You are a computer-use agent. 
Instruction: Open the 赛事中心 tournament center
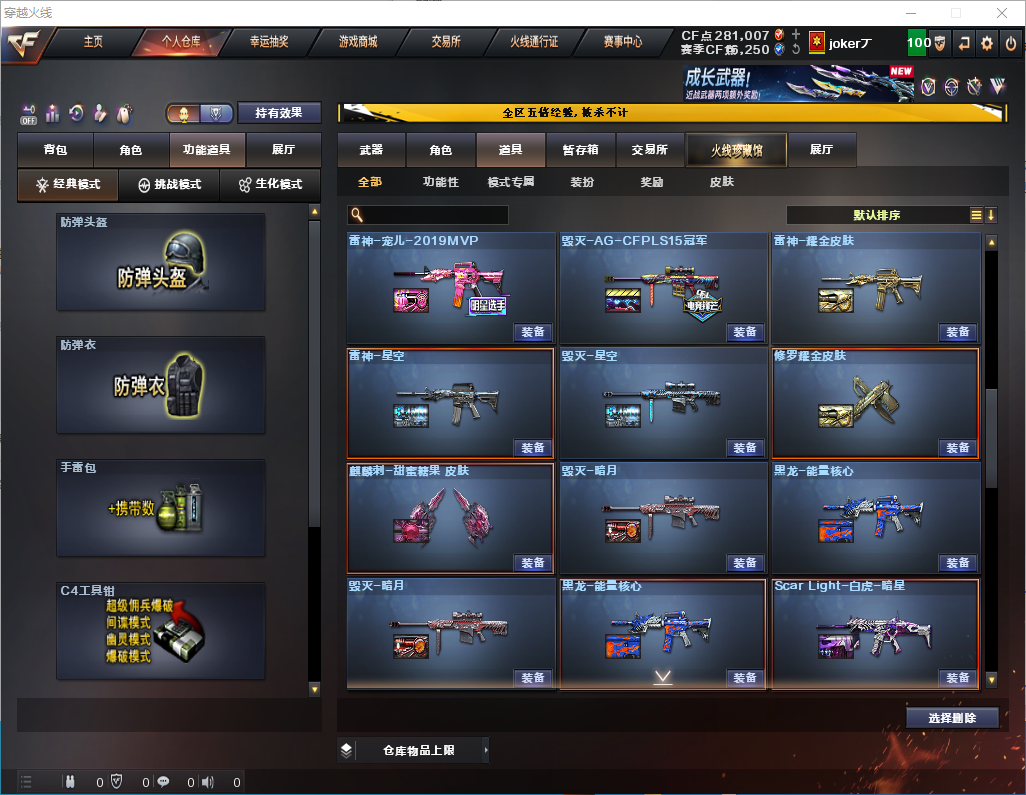(x=622, y=43)
